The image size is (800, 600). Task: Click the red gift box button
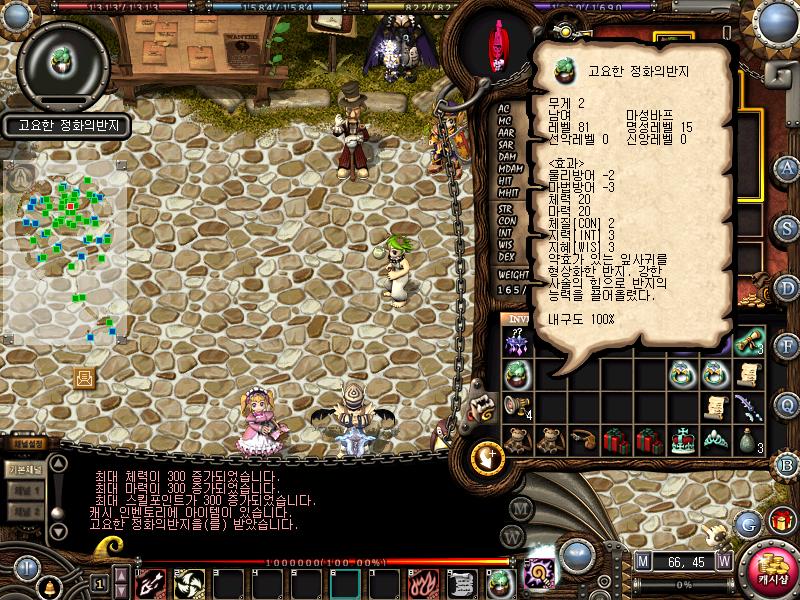coord(781,521)
